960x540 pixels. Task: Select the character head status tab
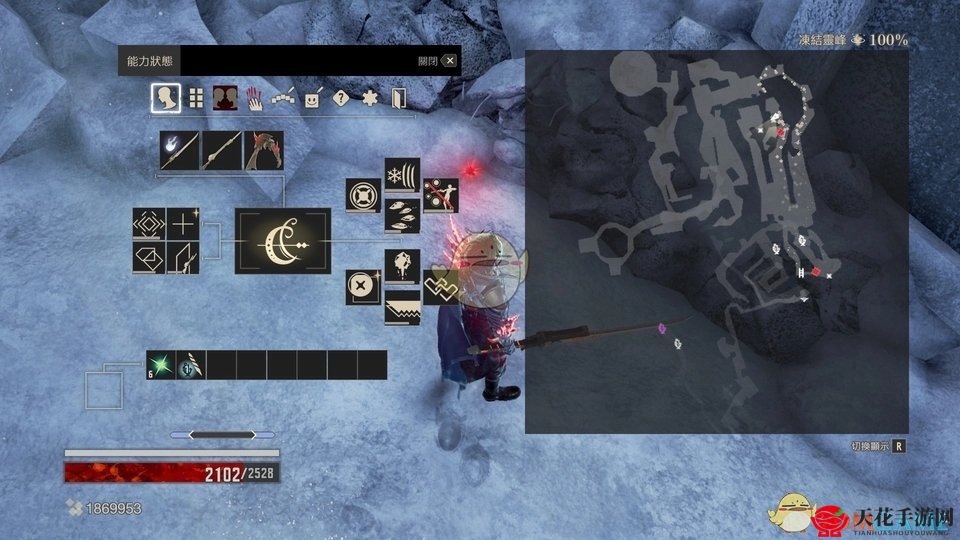[166, 98]
